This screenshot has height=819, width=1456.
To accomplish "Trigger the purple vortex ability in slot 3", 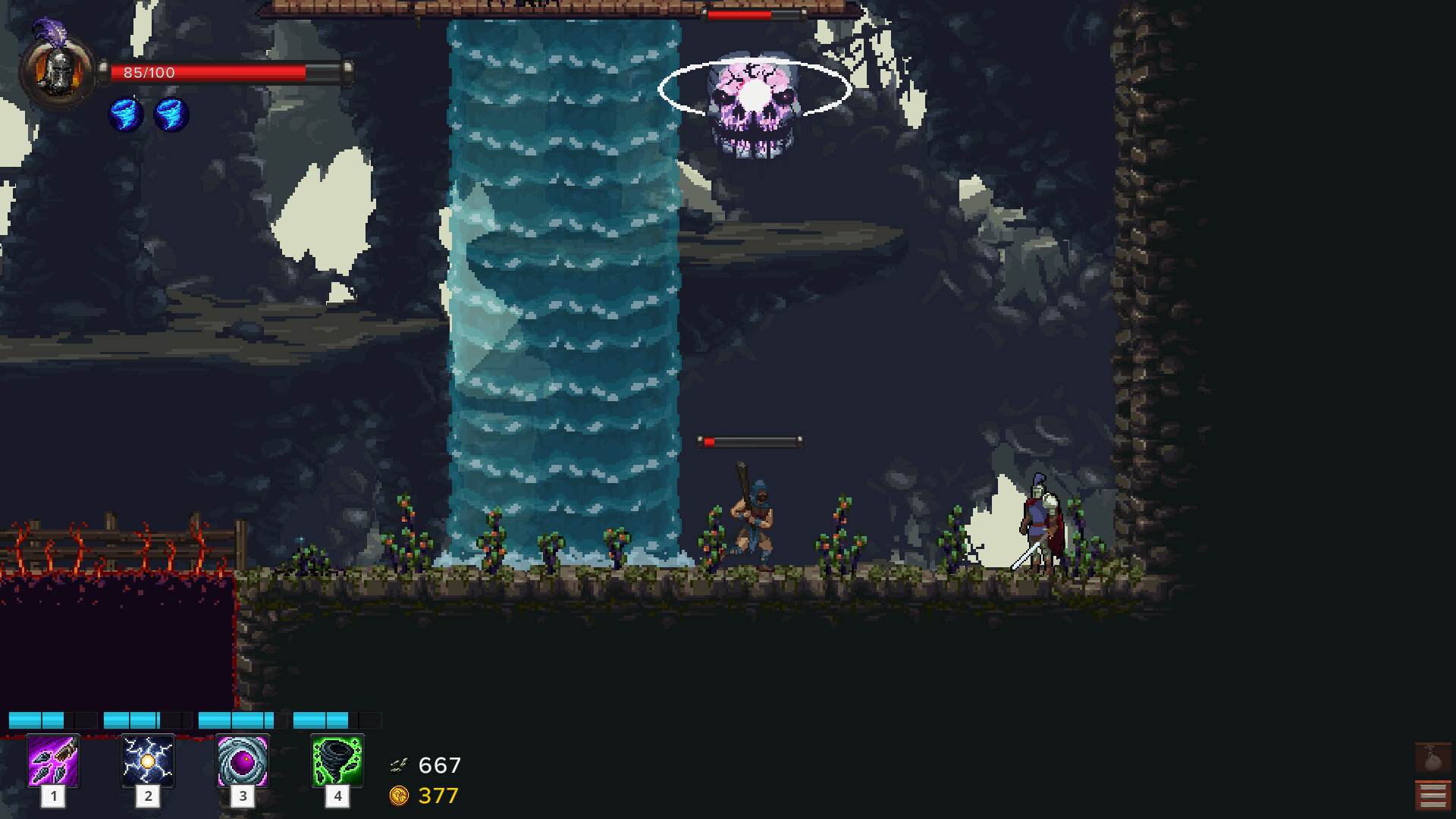I will pyautogui.click(x=243, y=762).
